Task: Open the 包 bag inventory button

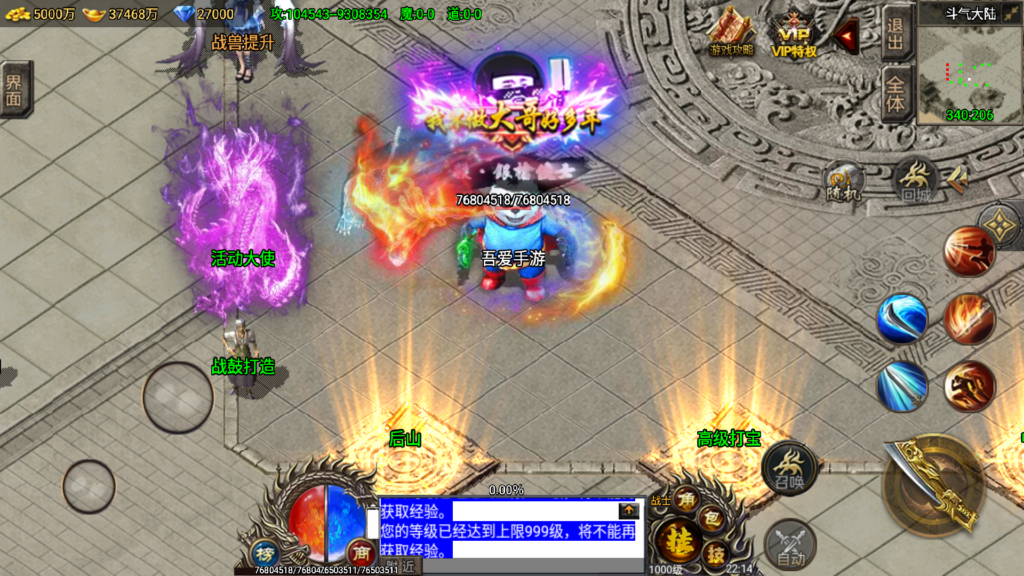Action: [711, 517]
